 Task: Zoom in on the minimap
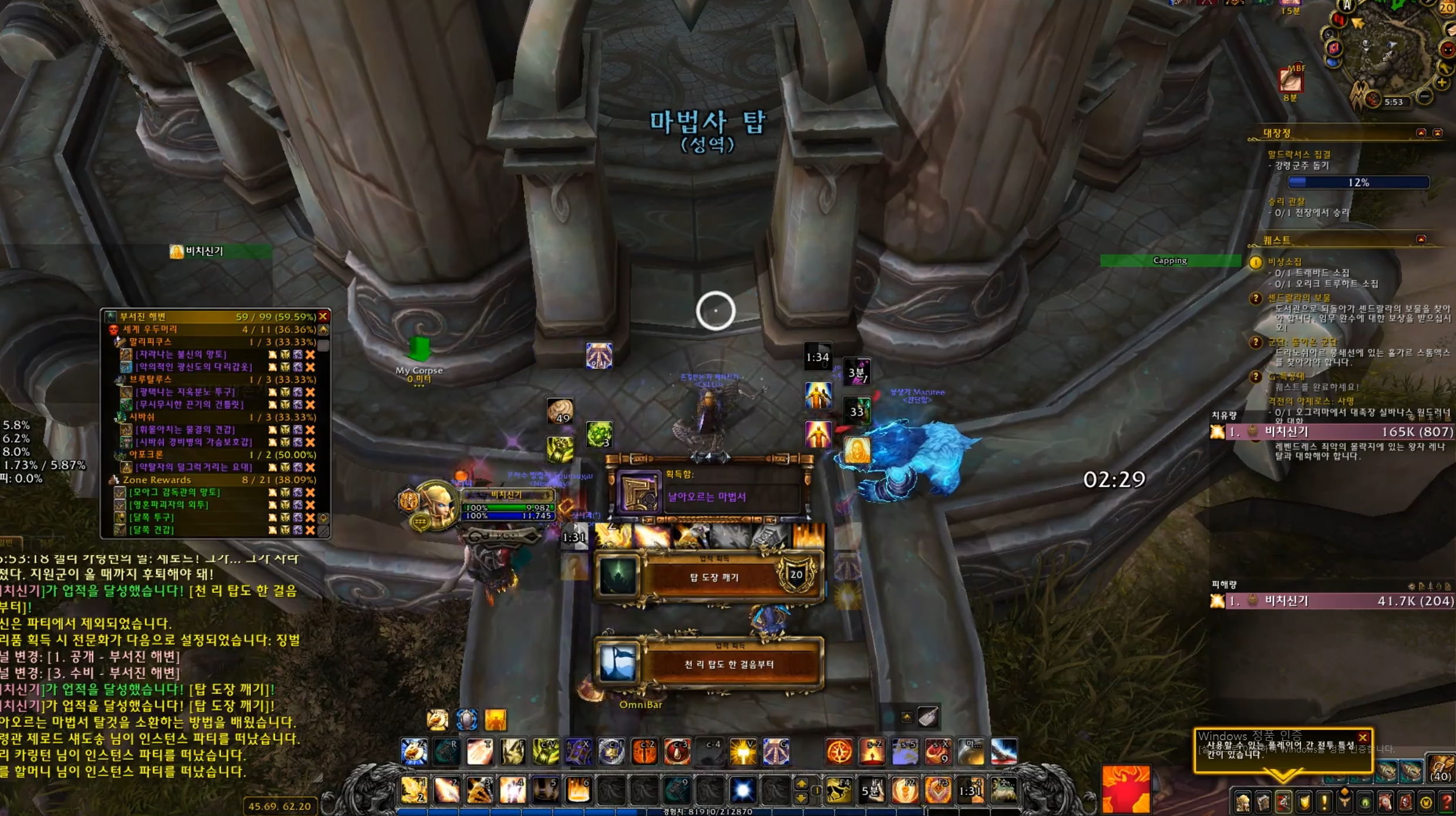click(1442, 83)
